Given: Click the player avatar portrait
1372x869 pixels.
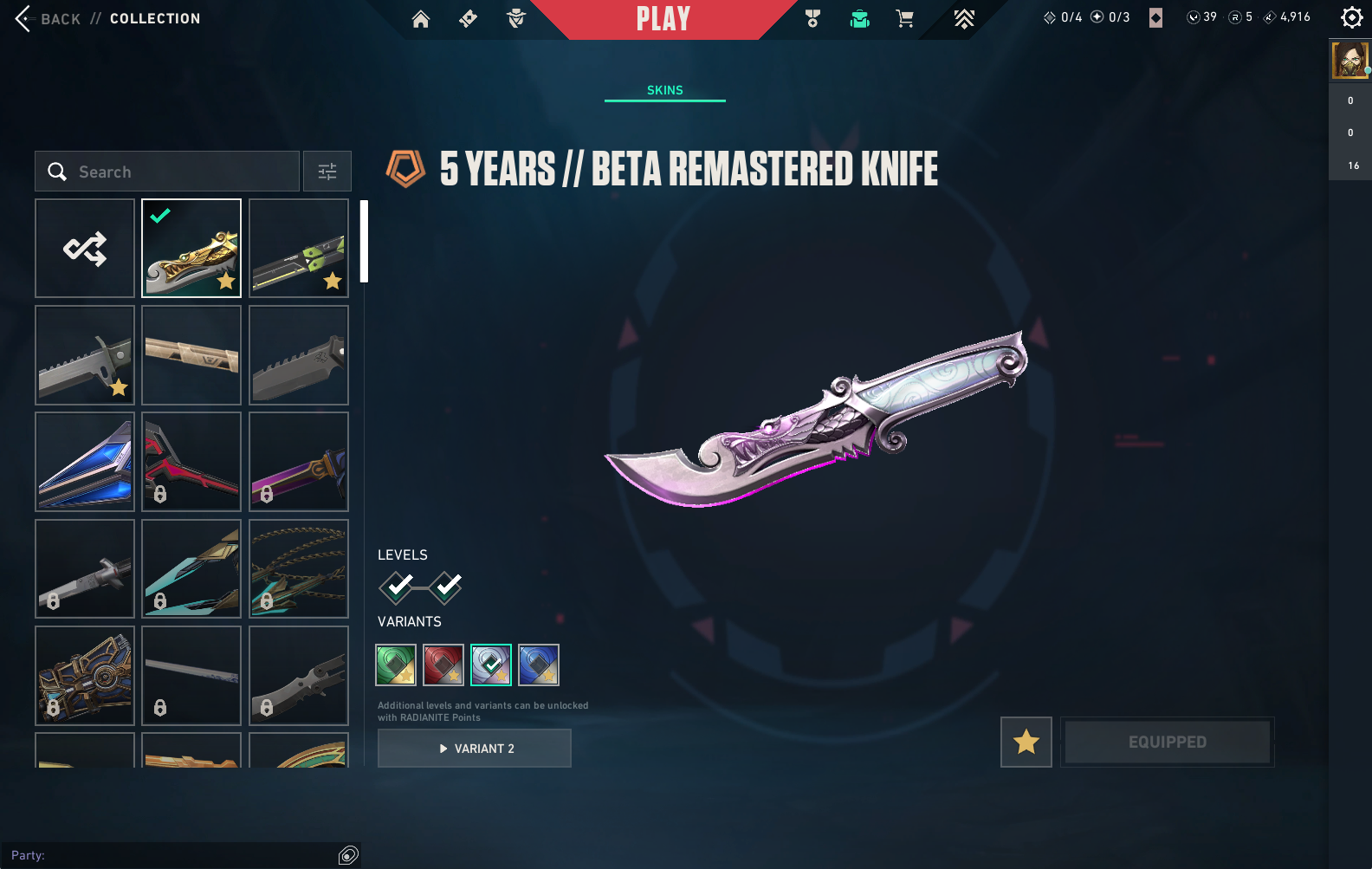Looking at the screenshot, I should tap(1349, 61).
